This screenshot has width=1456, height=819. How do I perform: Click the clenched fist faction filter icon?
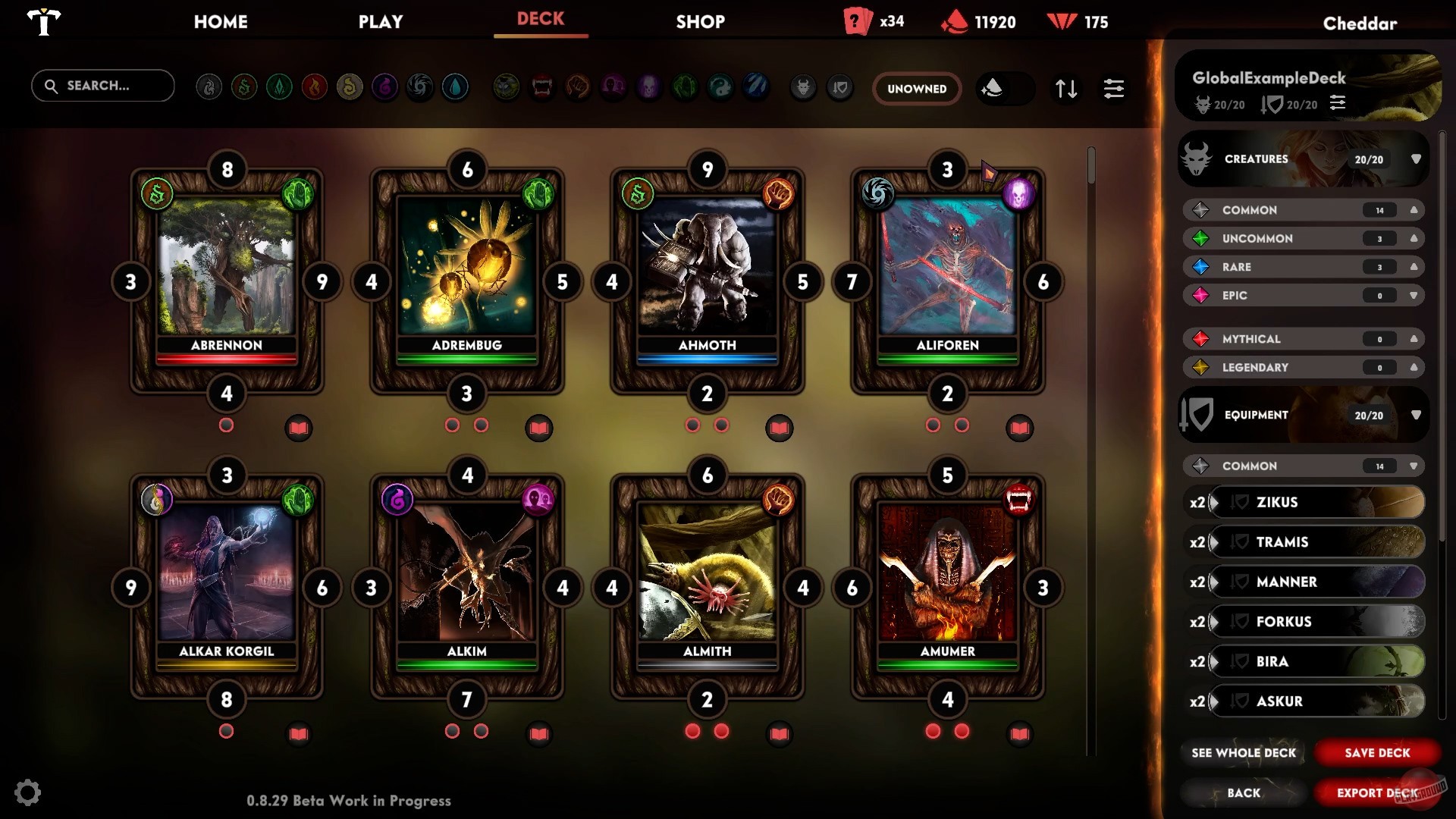(x=577, y=86)
